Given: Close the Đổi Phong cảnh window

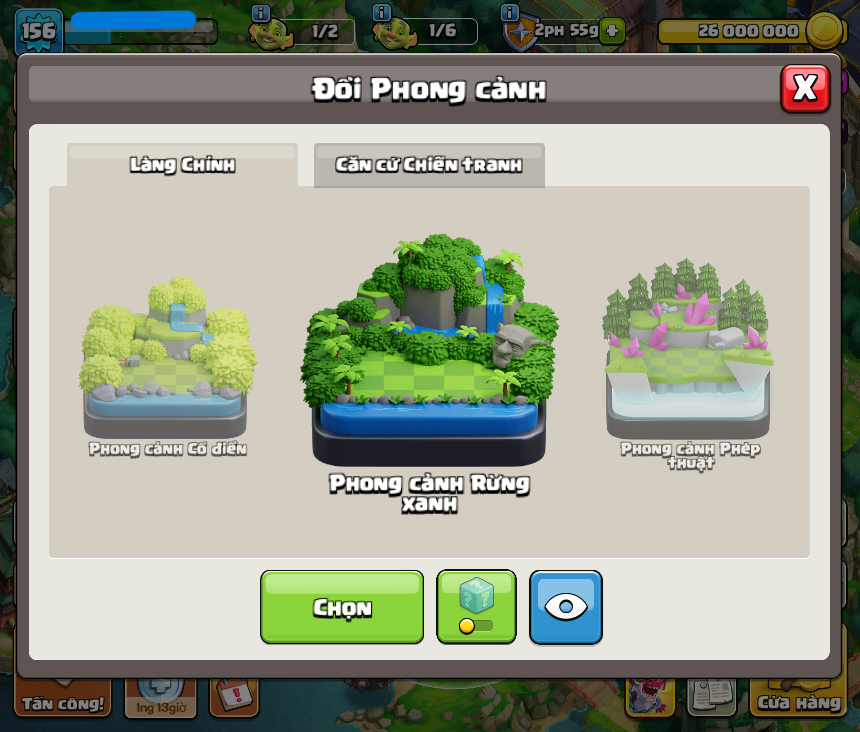Looking at the screenshot, I should click(805, 89).
